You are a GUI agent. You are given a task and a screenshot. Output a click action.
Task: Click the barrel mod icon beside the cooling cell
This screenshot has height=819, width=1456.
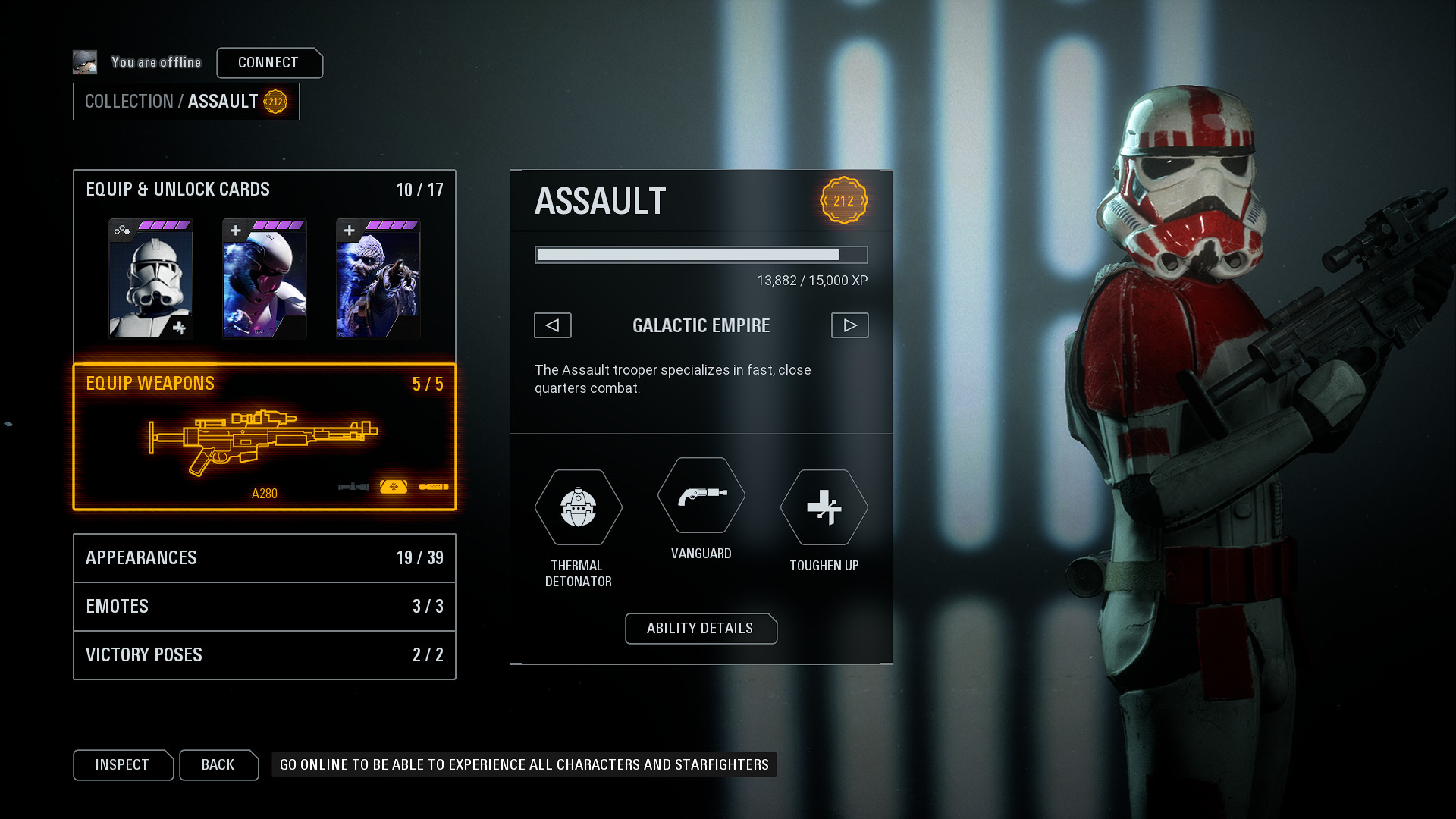pyautogui.click(x=434, y=487)
